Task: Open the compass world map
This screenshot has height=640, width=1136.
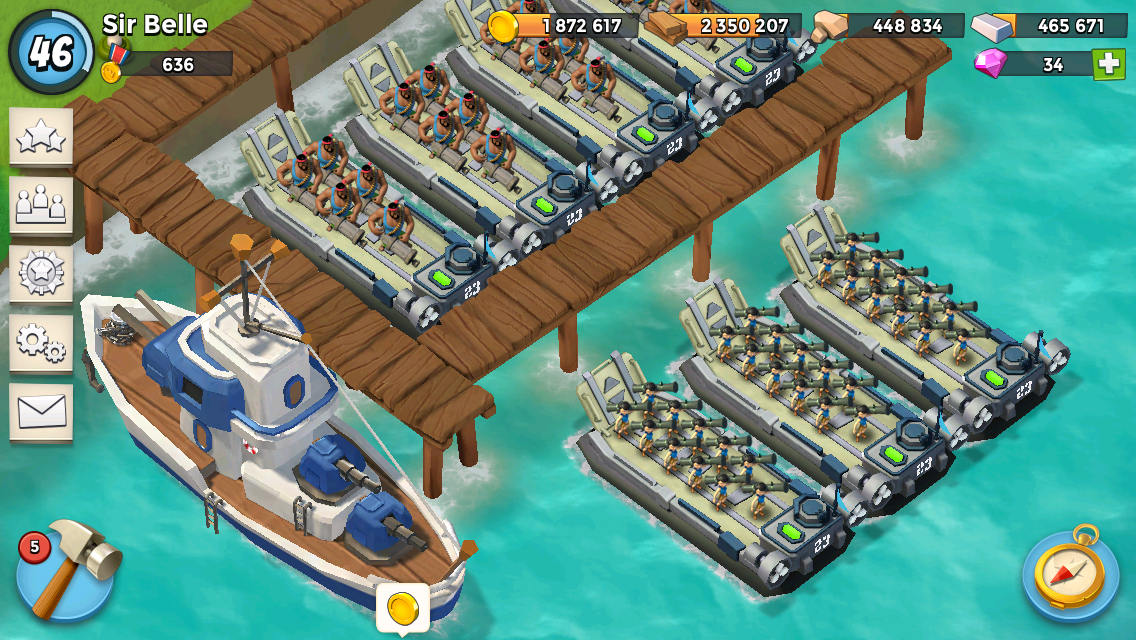Action: click(x=1069, y=572)
